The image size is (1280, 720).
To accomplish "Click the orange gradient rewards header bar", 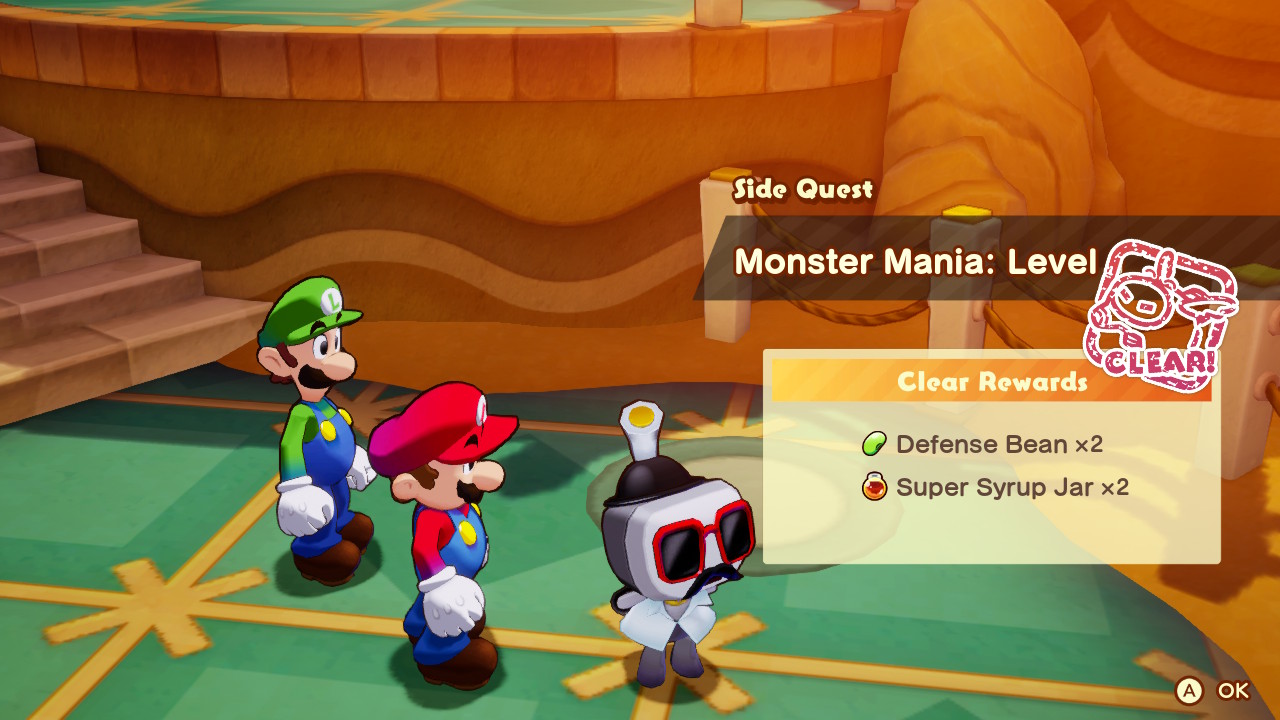I will (x=990, y=382).
